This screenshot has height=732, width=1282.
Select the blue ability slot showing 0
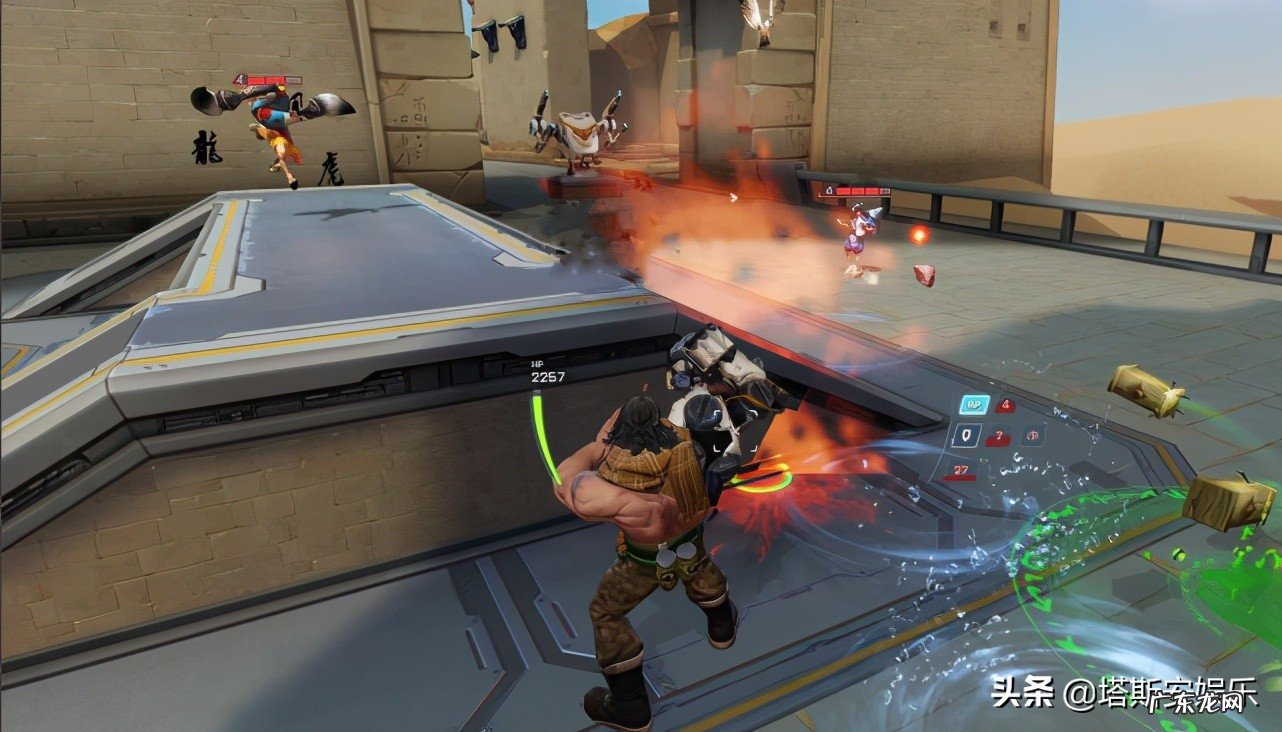966,435
